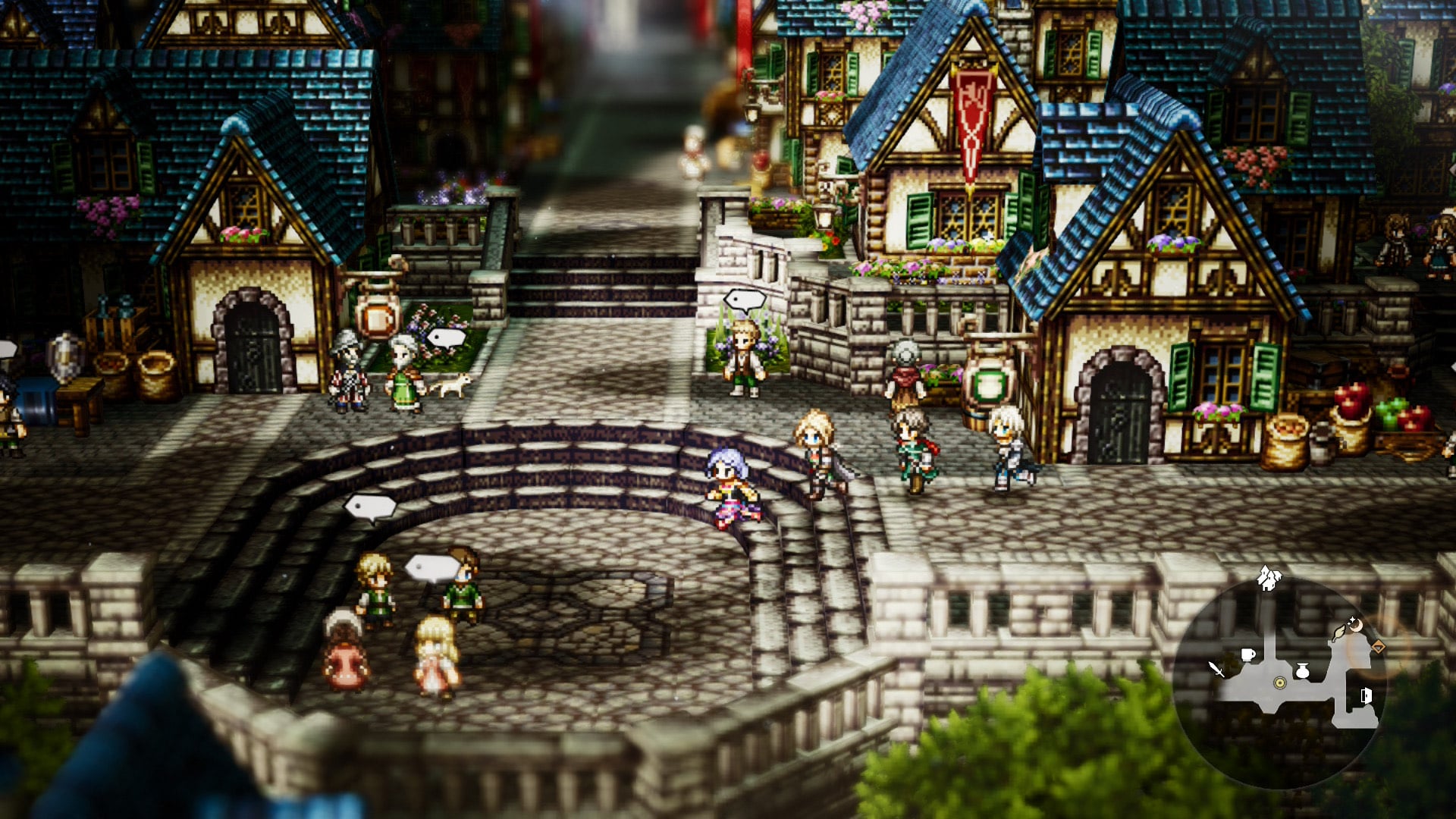Viewport: 1456px width, 819px height.
Task: Click the pot item shop icon on the minimap
Action: pyautogui.click(x=1302, y=670)
